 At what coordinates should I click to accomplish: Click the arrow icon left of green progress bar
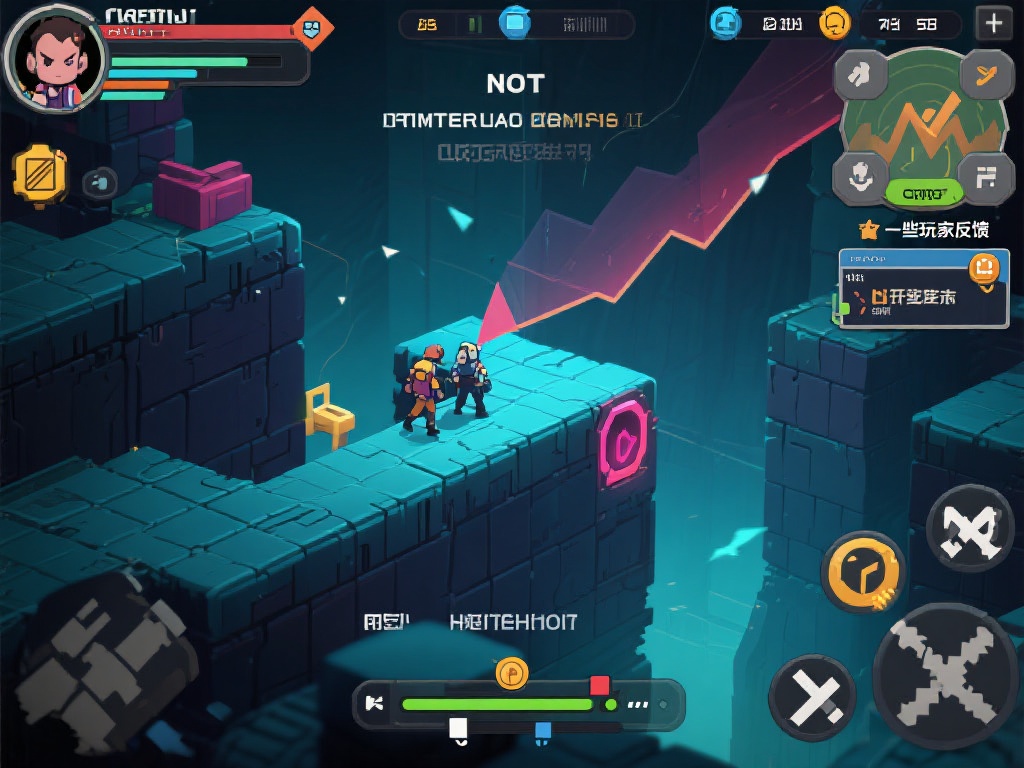[376, 703]
